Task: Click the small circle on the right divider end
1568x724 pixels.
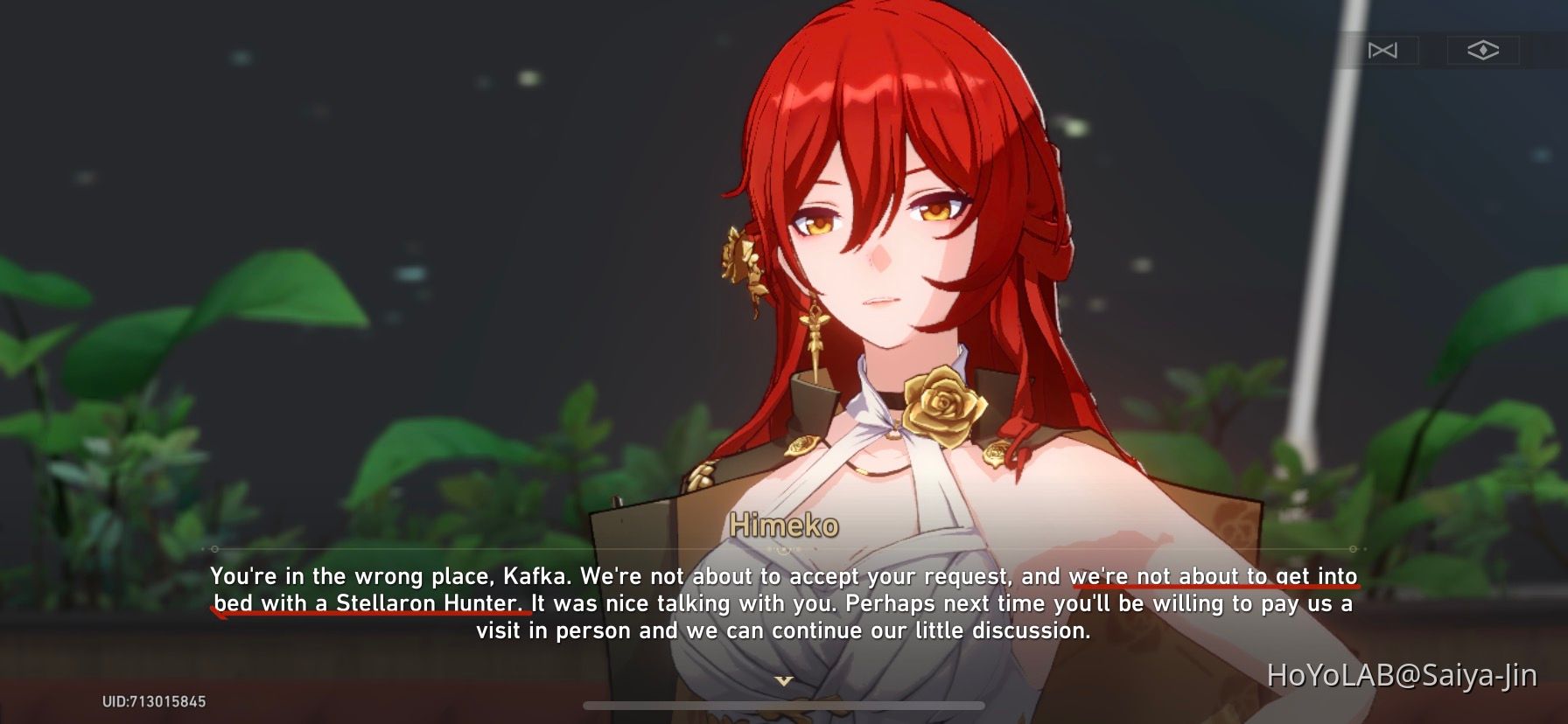Action: tap(1353, 549)
